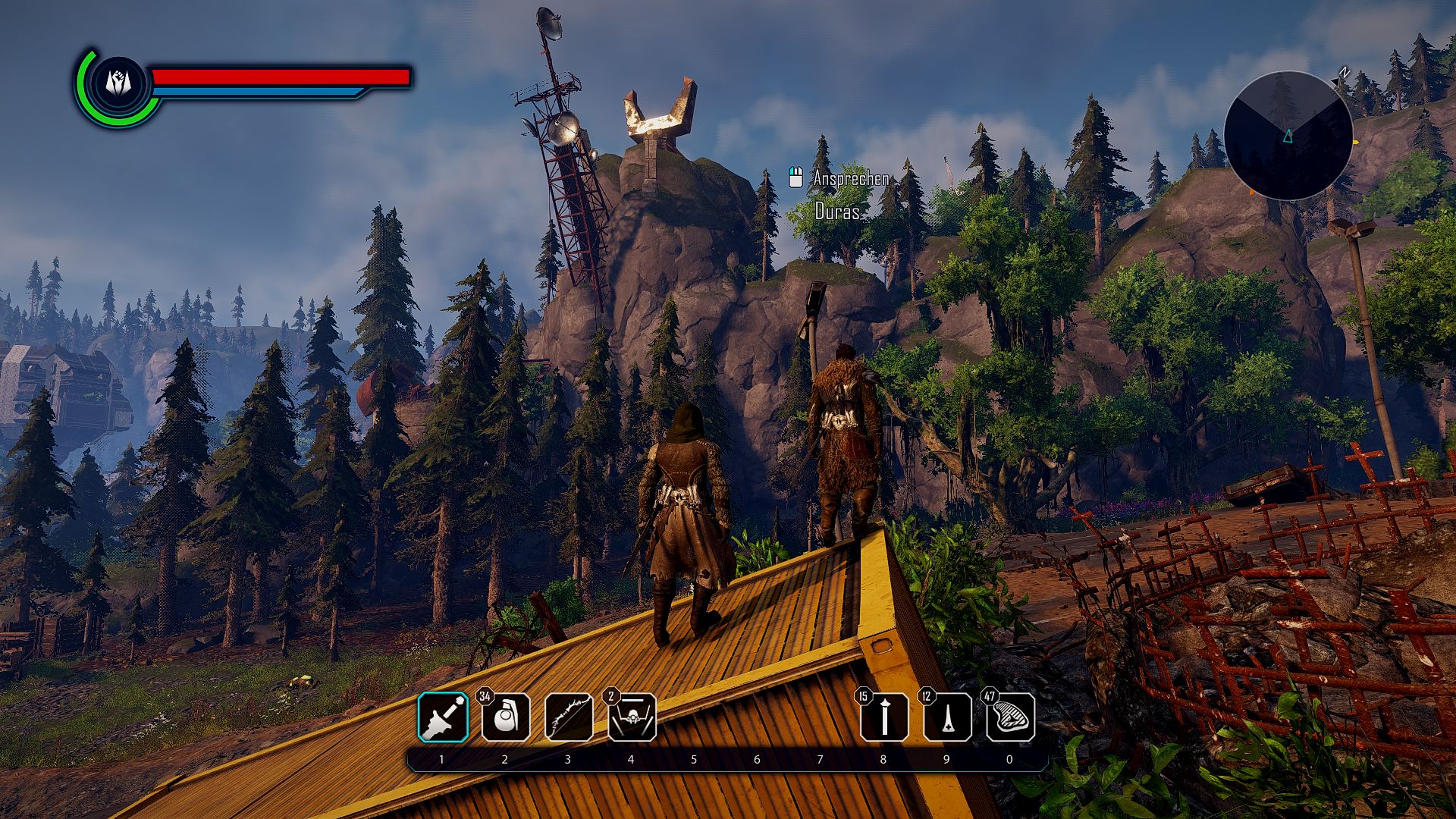Use the healing potion with the cross
Viewport: 1456px width, 819px height.
click(947, 717)
